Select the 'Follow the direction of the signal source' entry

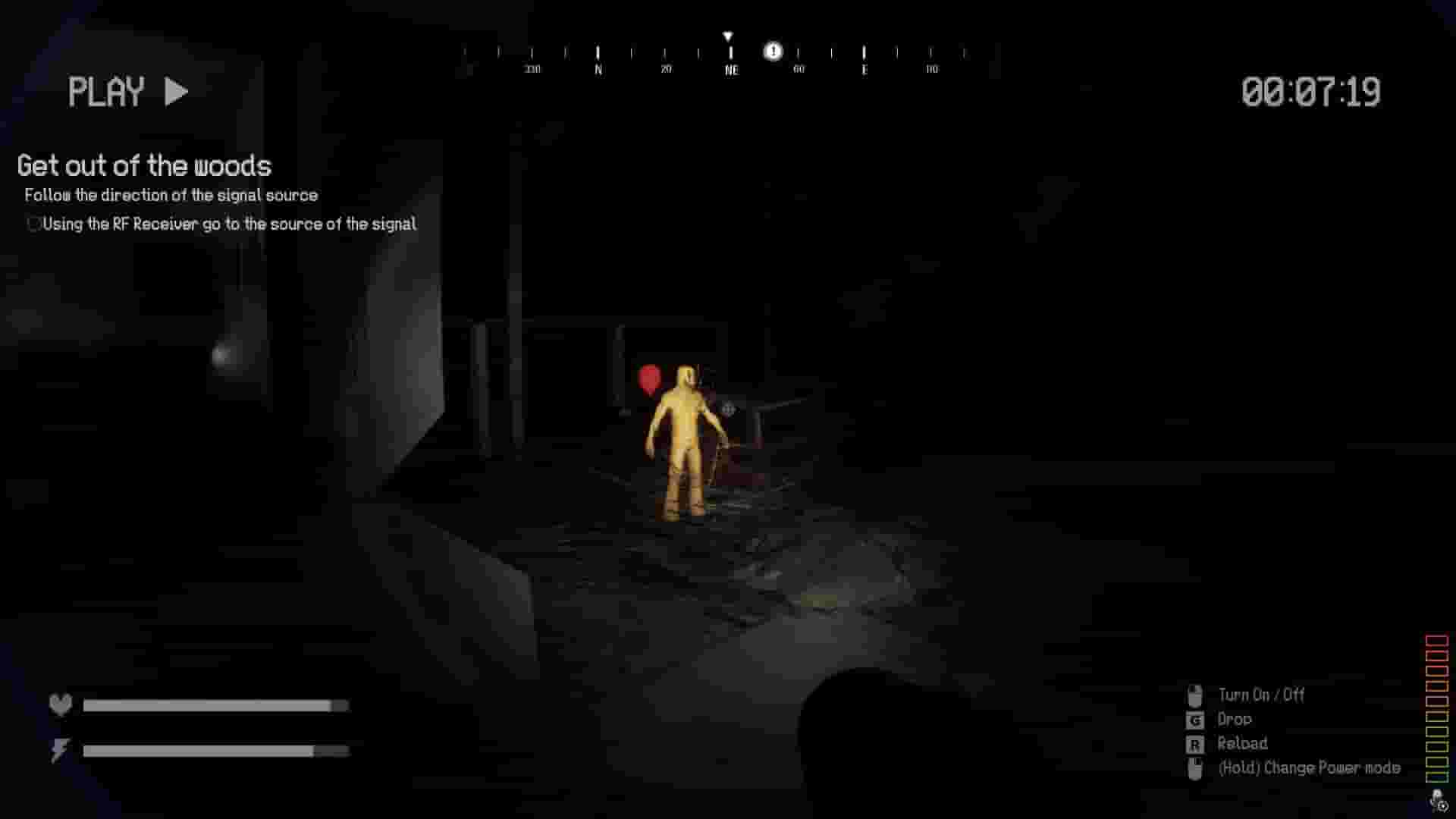(x=170, y=195)
